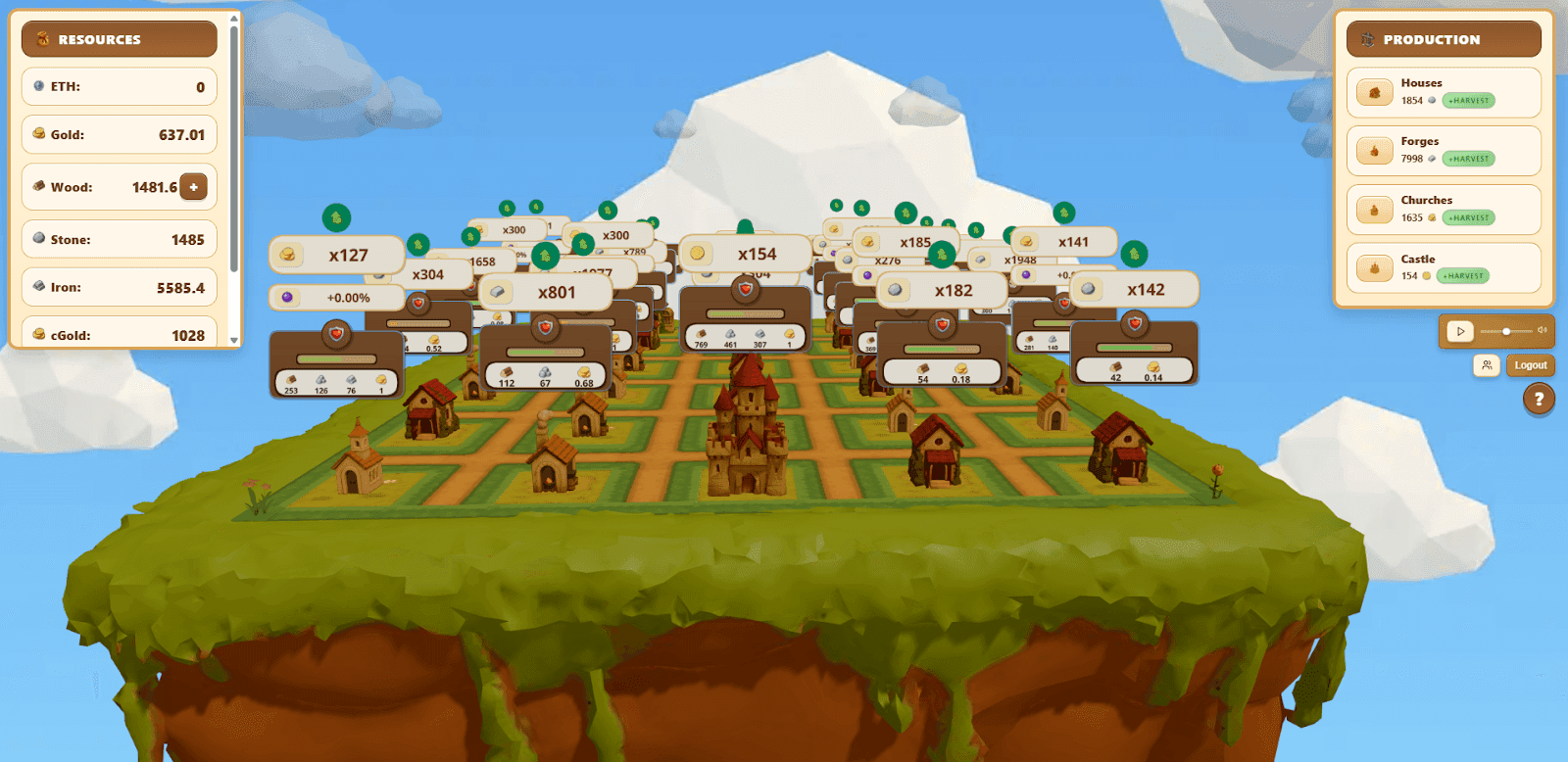Click the Iron icon in Resources panel
The width and height of the screenshot is (1568, 762).
point(37,286)
